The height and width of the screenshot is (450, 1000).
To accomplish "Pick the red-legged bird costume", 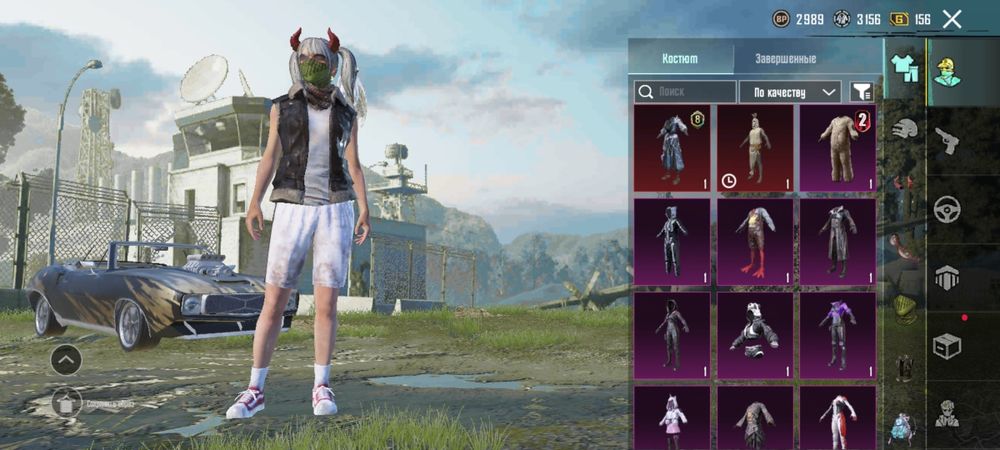I will click(x=755, y=241).
